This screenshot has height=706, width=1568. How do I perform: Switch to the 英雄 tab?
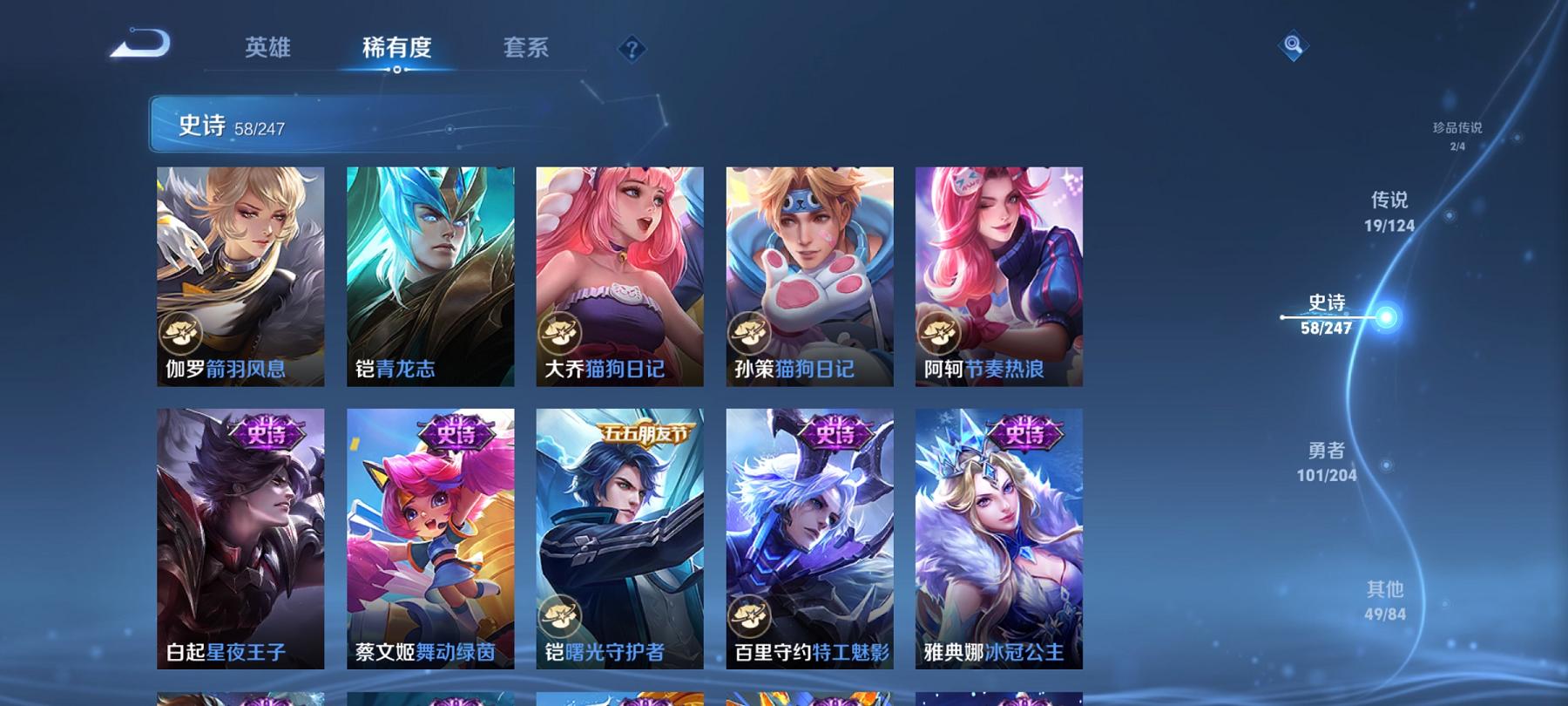(270, 48)
